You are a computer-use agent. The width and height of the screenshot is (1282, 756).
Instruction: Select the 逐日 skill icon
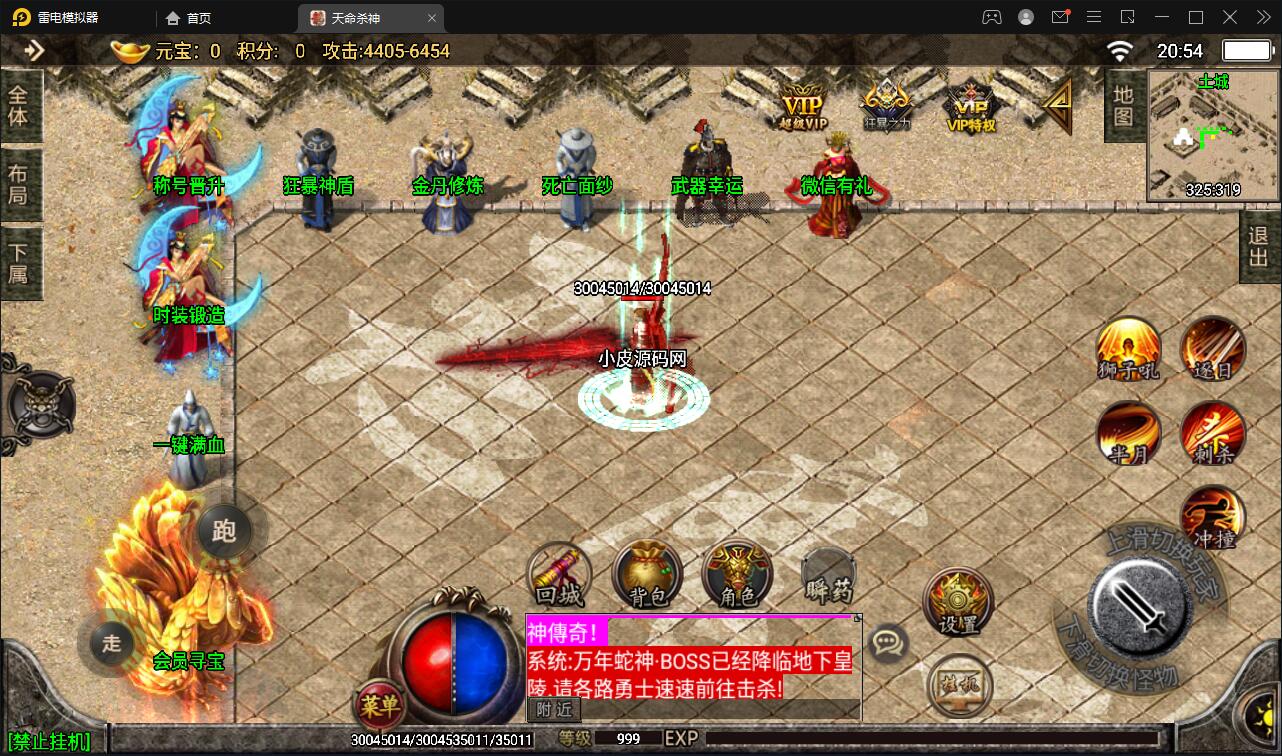point(1213,351)
